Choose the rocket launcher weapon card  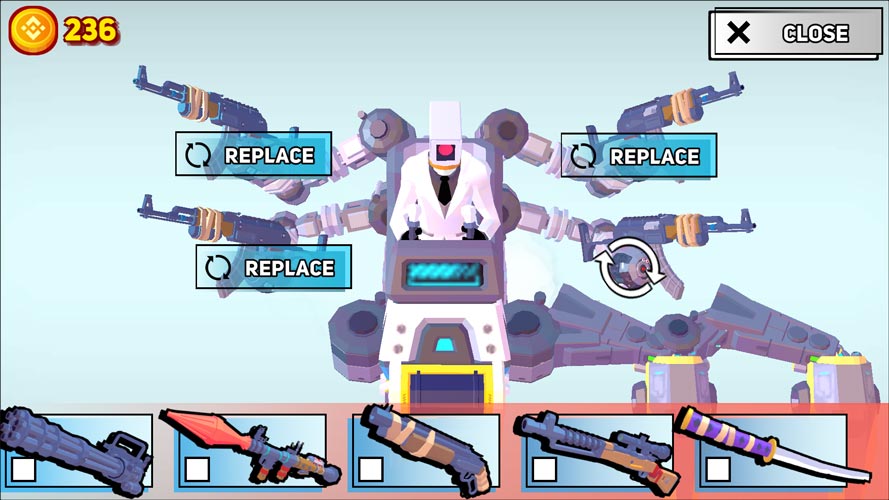250,450
